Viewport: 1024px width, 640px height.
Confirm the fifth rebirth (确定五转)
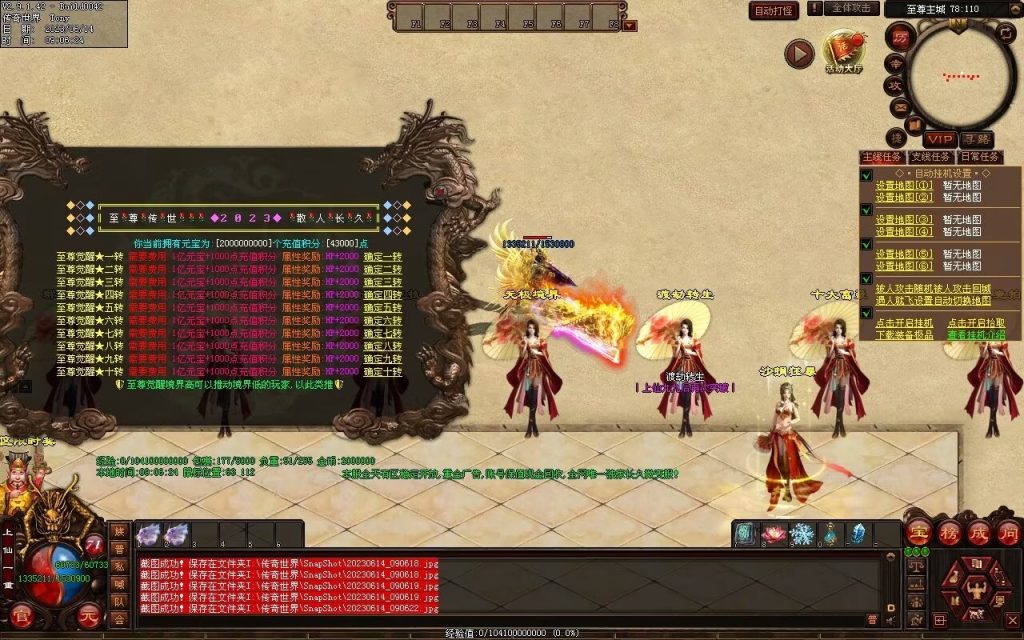tap(382, 307)
